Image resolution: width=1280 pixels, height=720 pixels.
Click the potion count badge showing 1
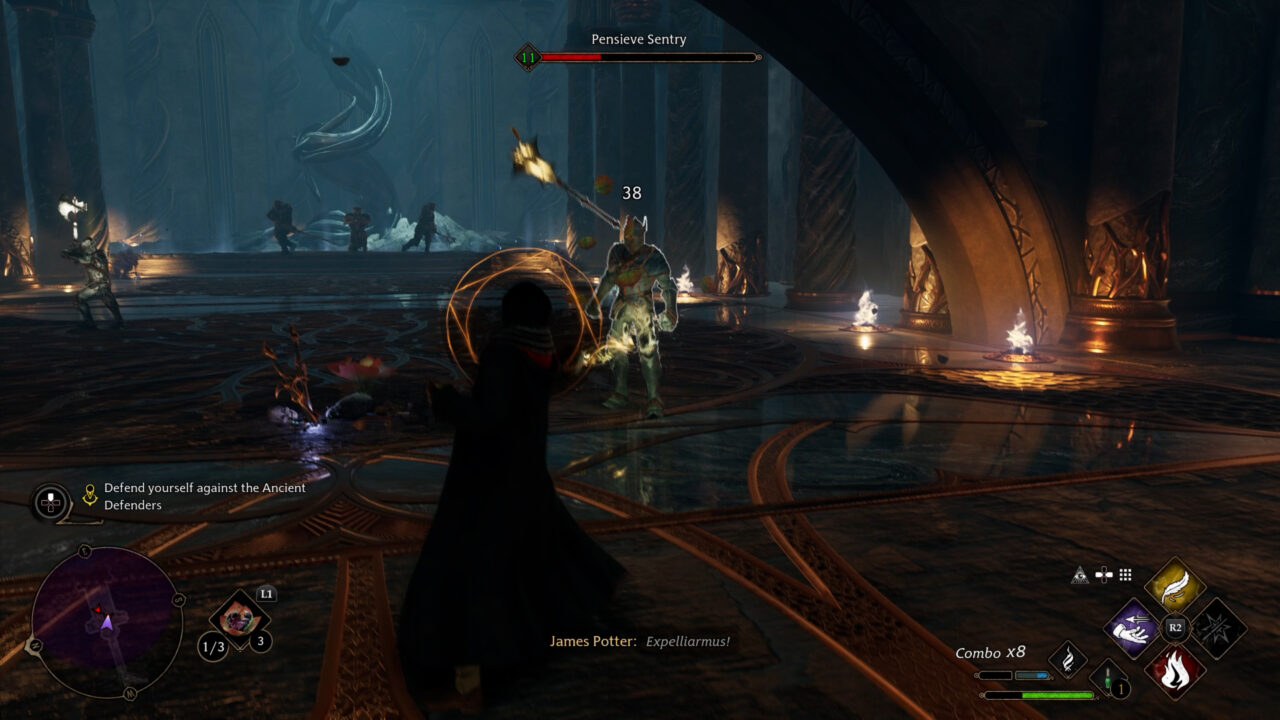(x=1121, y=688)
